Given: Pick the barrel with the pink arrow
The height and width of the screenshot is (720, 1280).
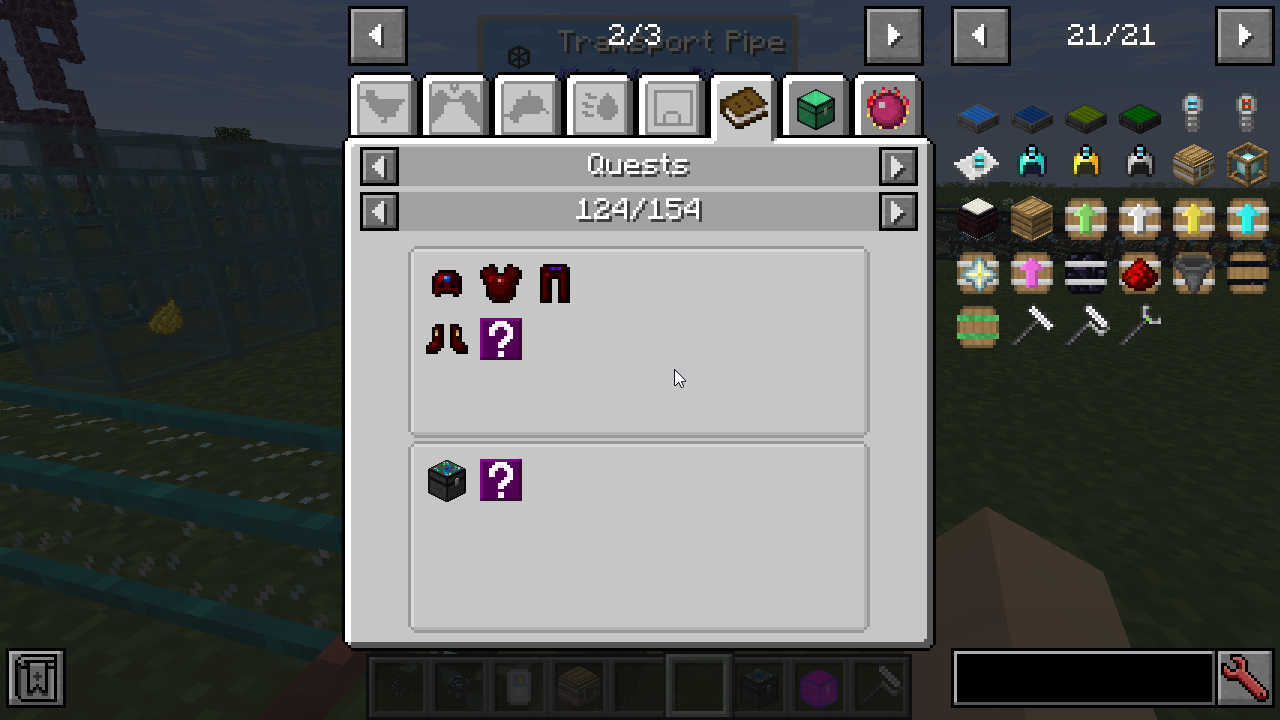Looking at the screenshot, I should pyautogui.click(x=1031, y=272).
